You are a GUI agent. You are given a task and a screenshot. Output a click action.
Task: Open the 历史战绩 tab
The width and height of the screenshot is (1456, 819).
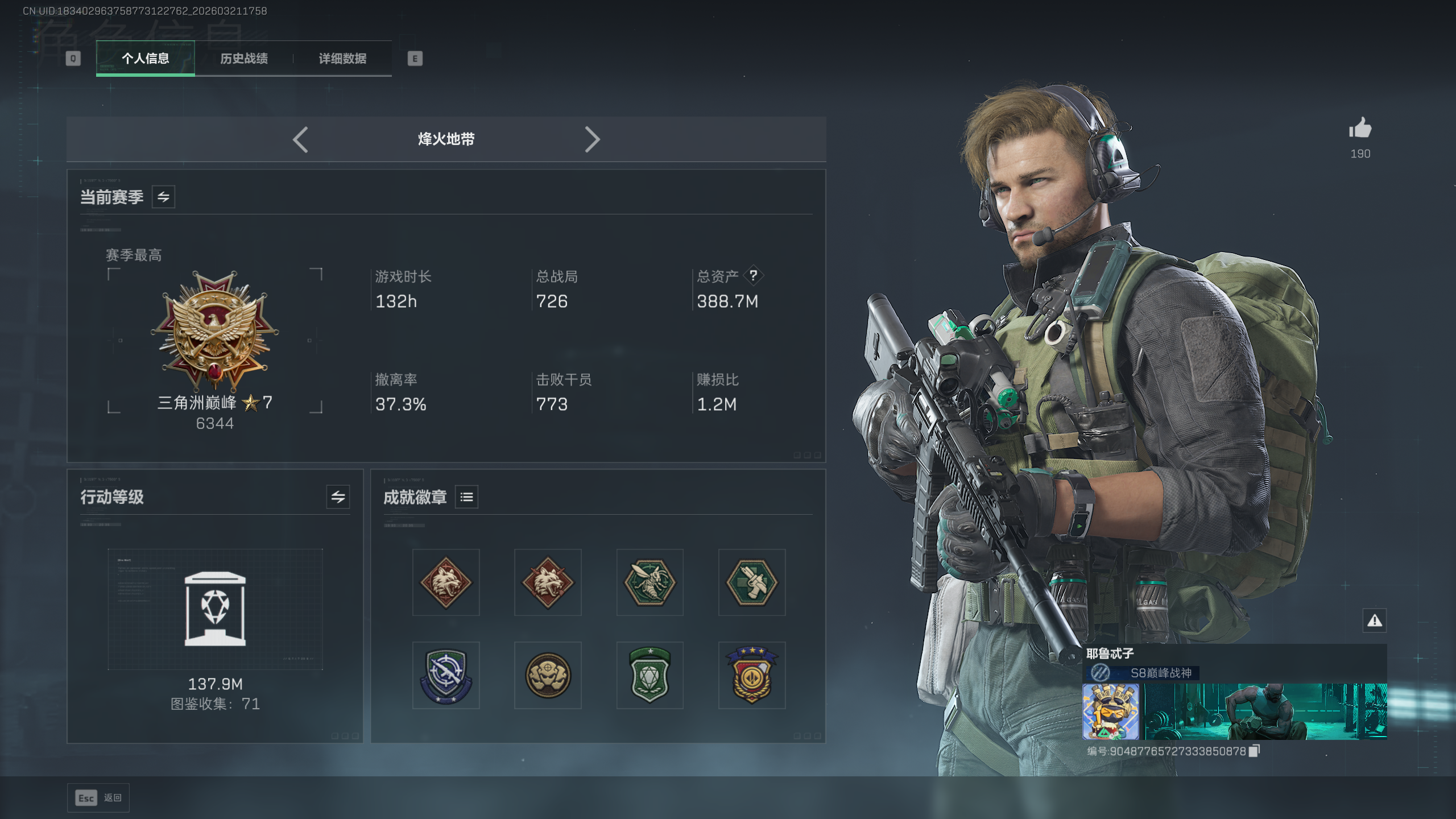point(243,58)
